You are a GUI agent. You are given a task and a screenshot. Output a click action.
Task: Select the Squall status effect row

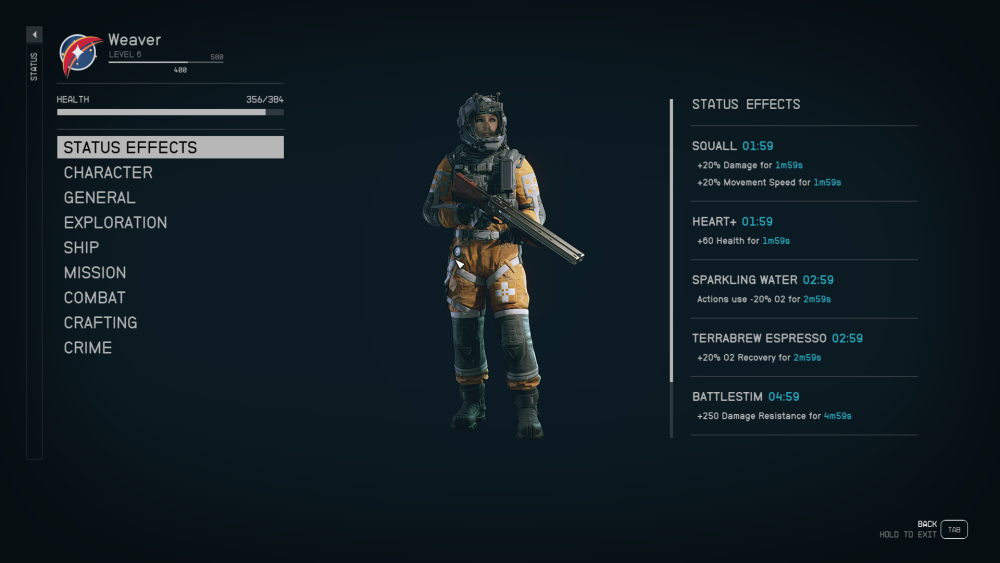point(804,163)
